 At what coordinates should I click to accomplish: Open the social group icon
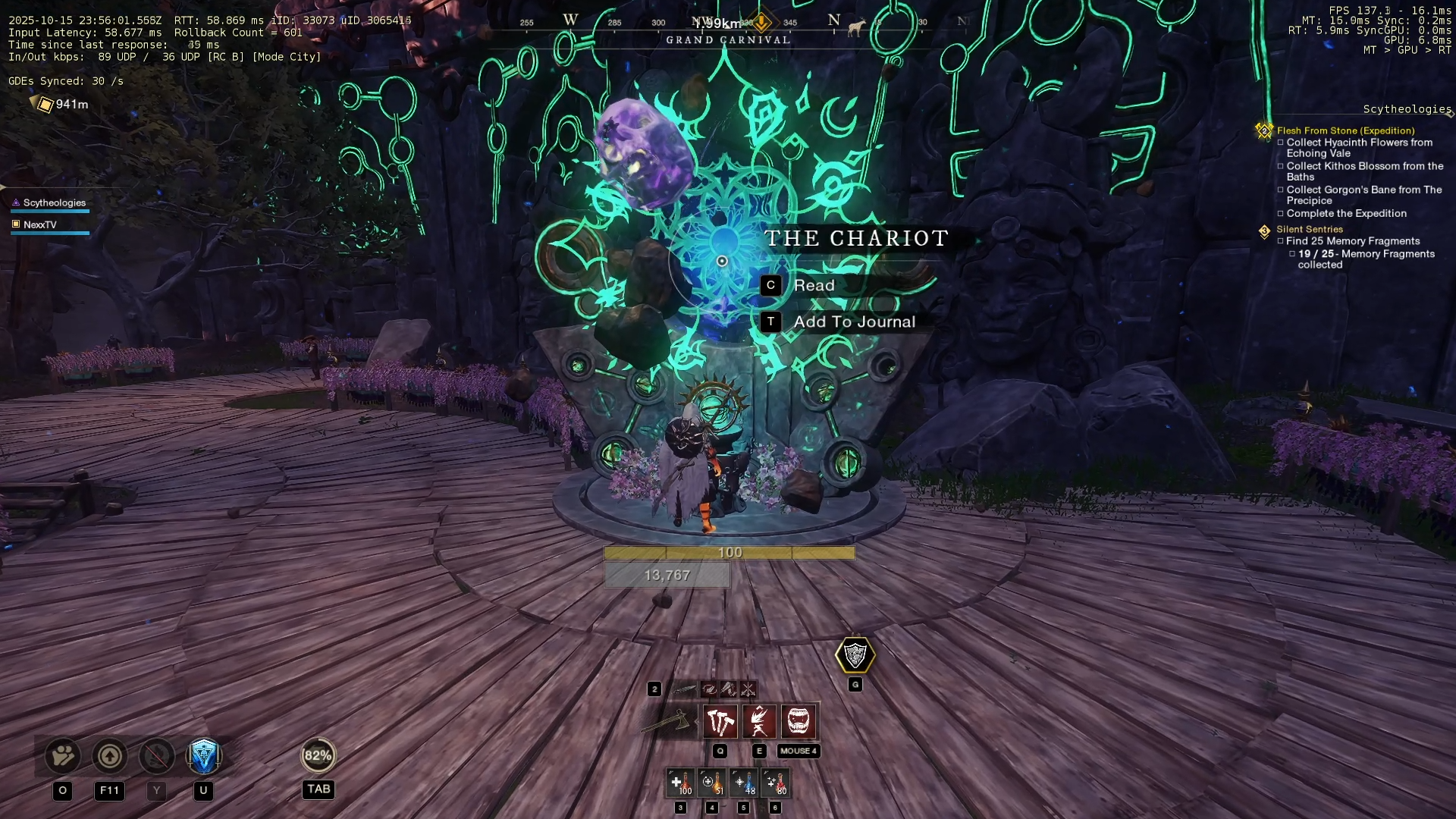[63, 756]
